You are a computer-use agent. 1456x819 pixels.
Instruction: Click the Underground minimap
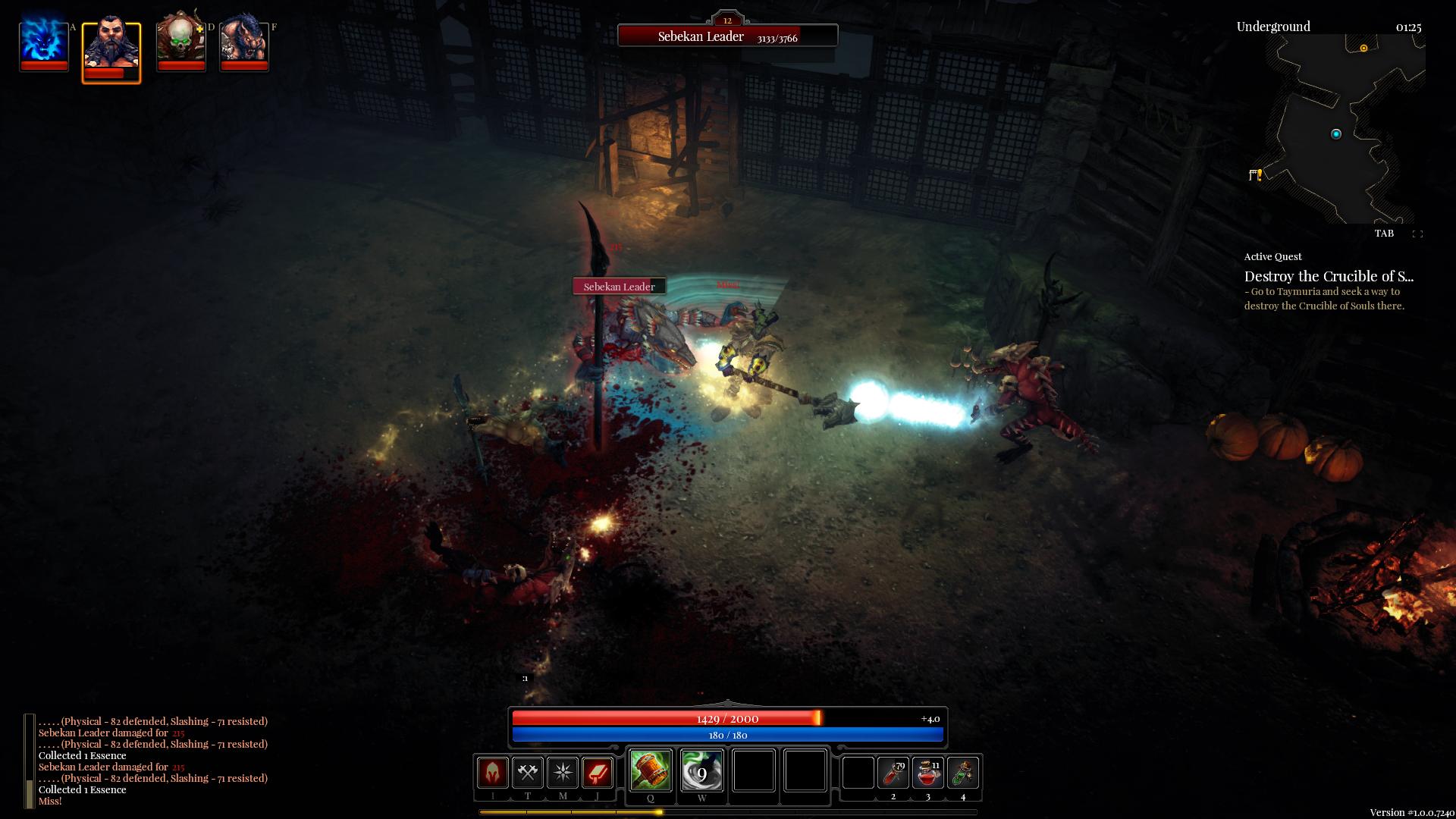click(1335, 129)
